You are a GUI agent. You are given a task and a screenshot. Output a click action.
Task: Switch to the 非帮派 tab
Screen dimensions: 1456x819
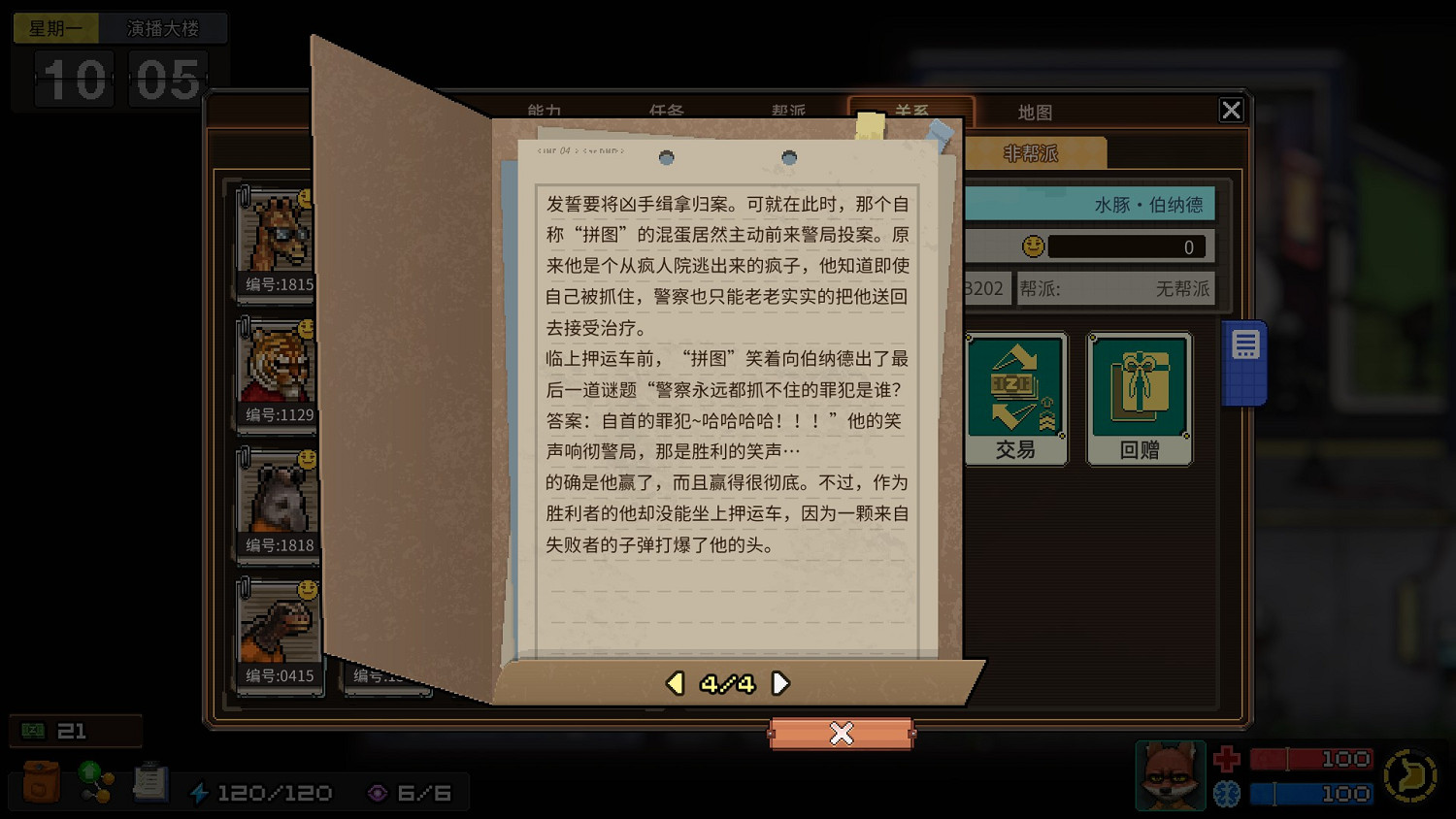pos(1031,152)
